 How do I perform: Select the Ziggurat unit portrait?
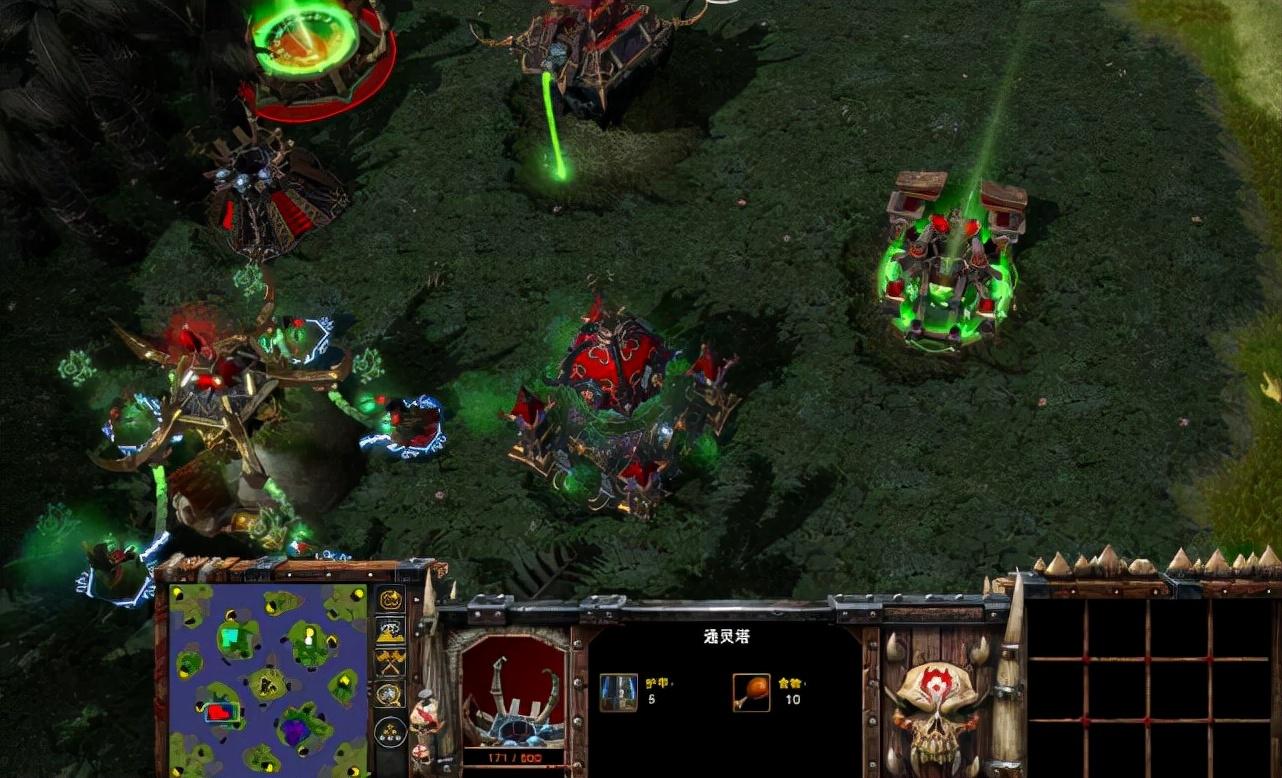click(519, 690)
